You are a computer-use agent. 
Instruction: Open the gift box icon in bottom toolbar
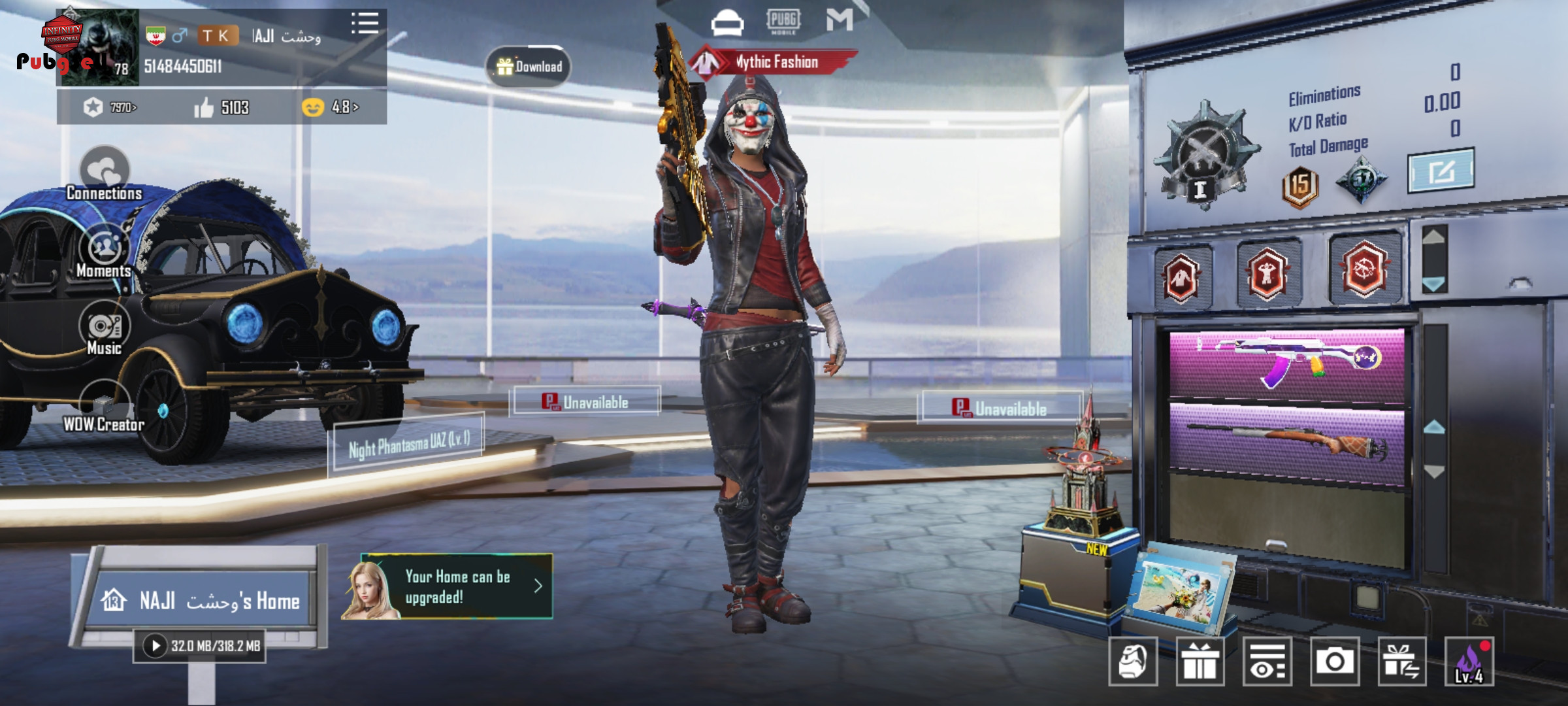point(1200,662)
